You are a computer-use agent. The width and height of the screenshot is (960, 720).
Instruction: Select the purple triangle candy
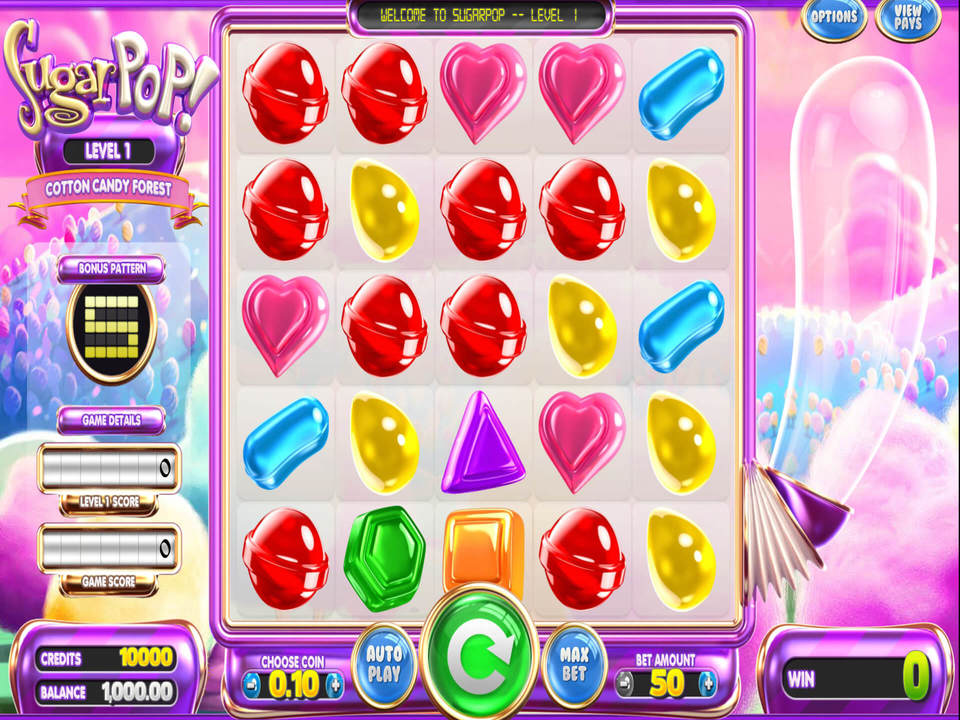(x=483, y=441)
